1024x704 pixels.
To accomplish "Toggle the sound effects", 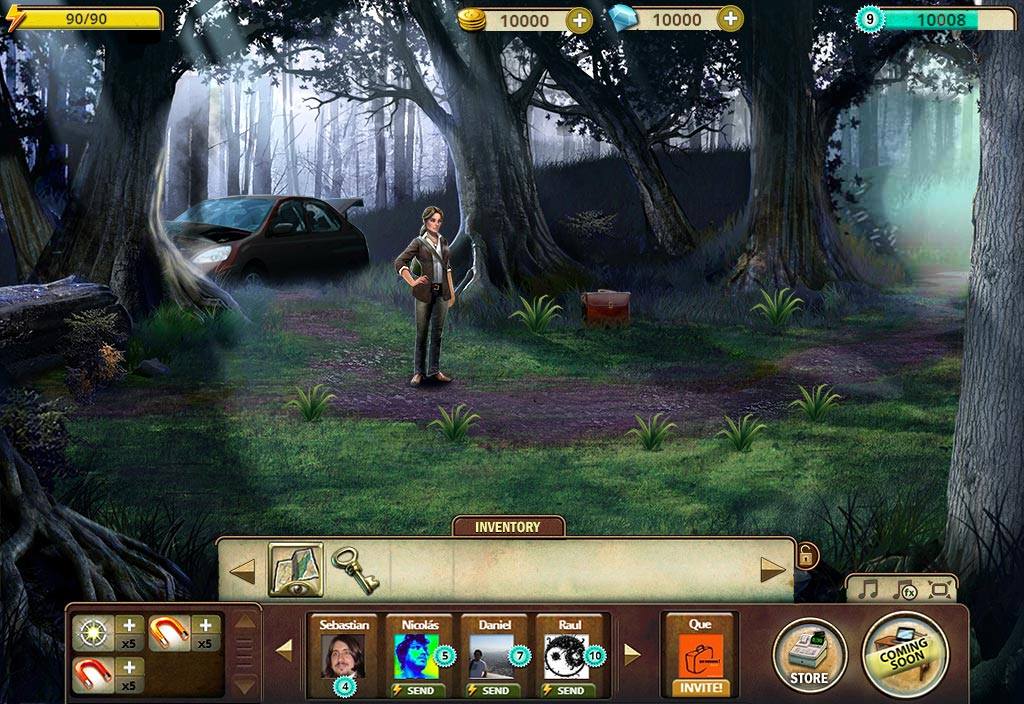I will (x=905, y=589).
